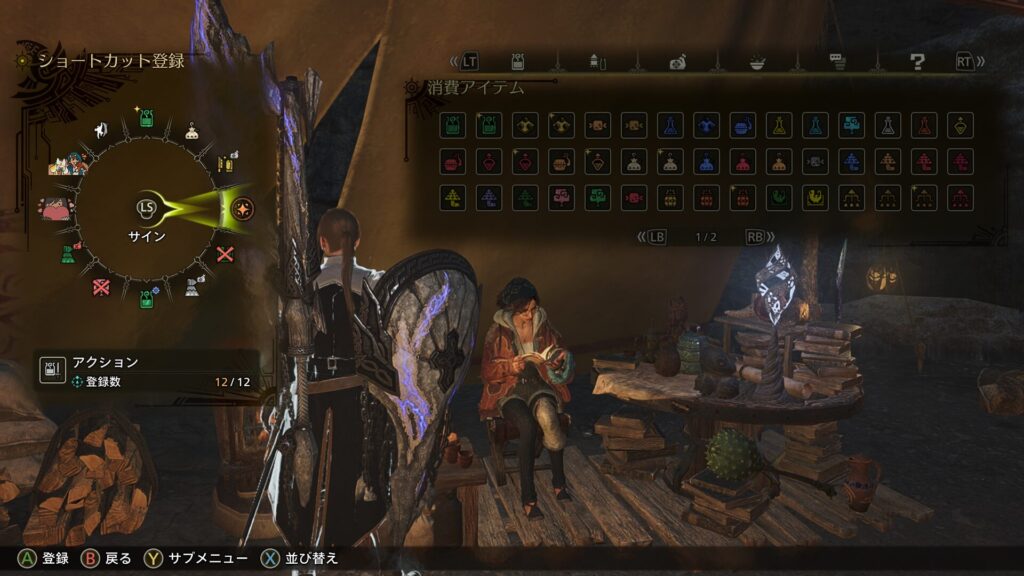Select the white flask item in the grid
Screen dimensions: 1024x576
(x=888, y=125)
